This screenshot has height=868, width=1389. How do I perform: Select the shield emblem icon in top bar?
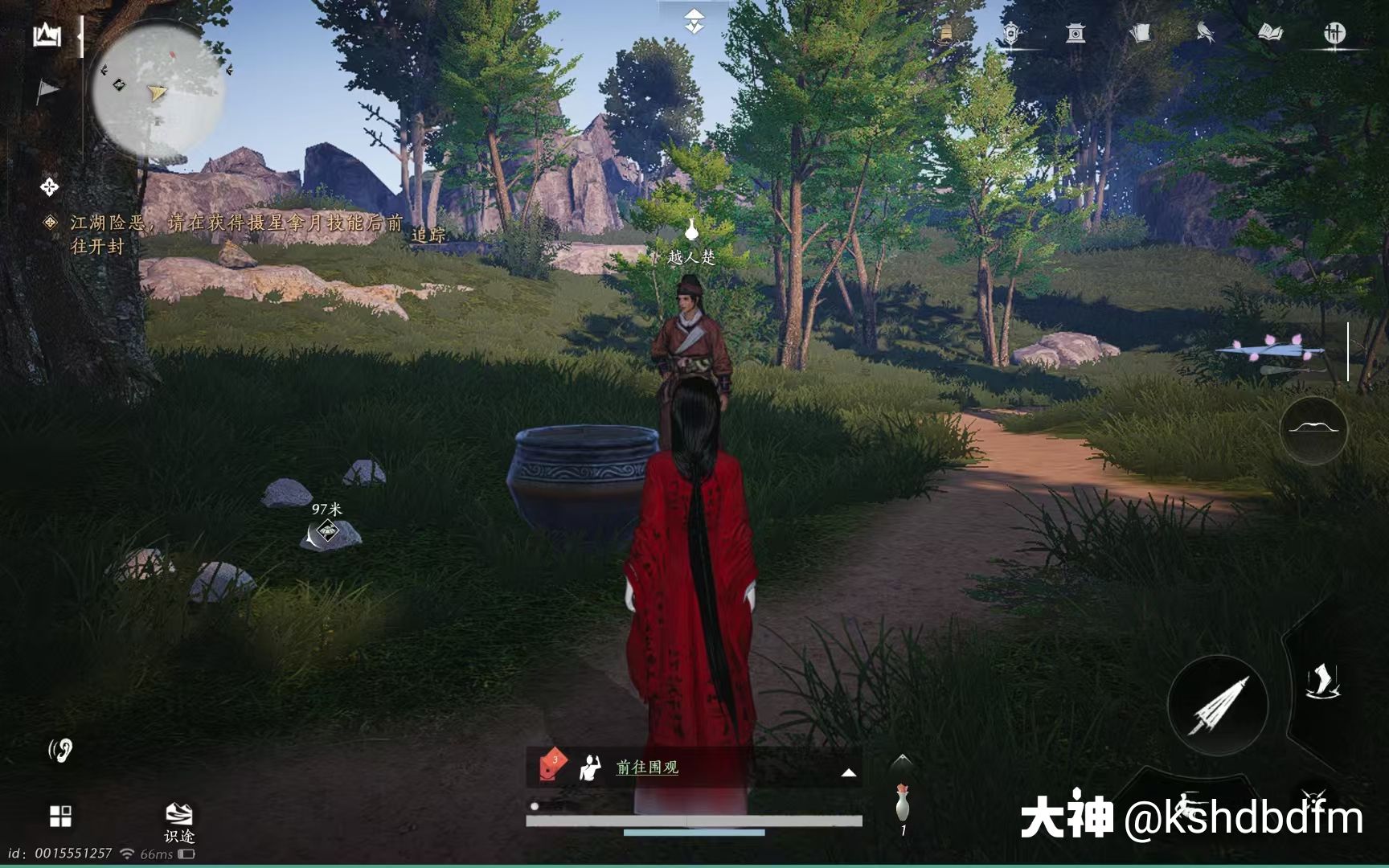point(1010,33)
